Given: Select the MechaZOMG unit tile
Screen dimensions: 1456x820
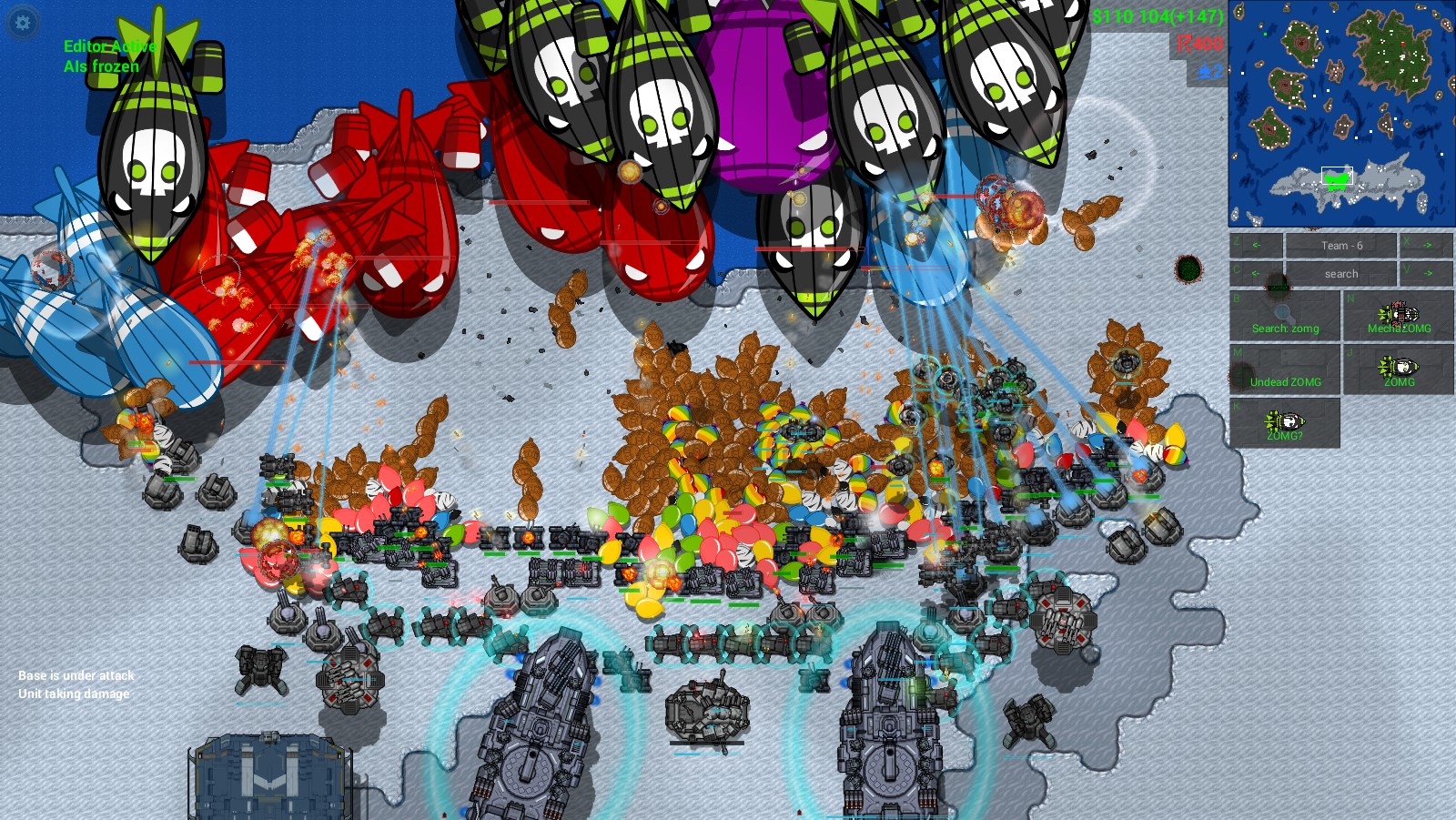Looking at the screenshot, I should [x=1399, y=317].
